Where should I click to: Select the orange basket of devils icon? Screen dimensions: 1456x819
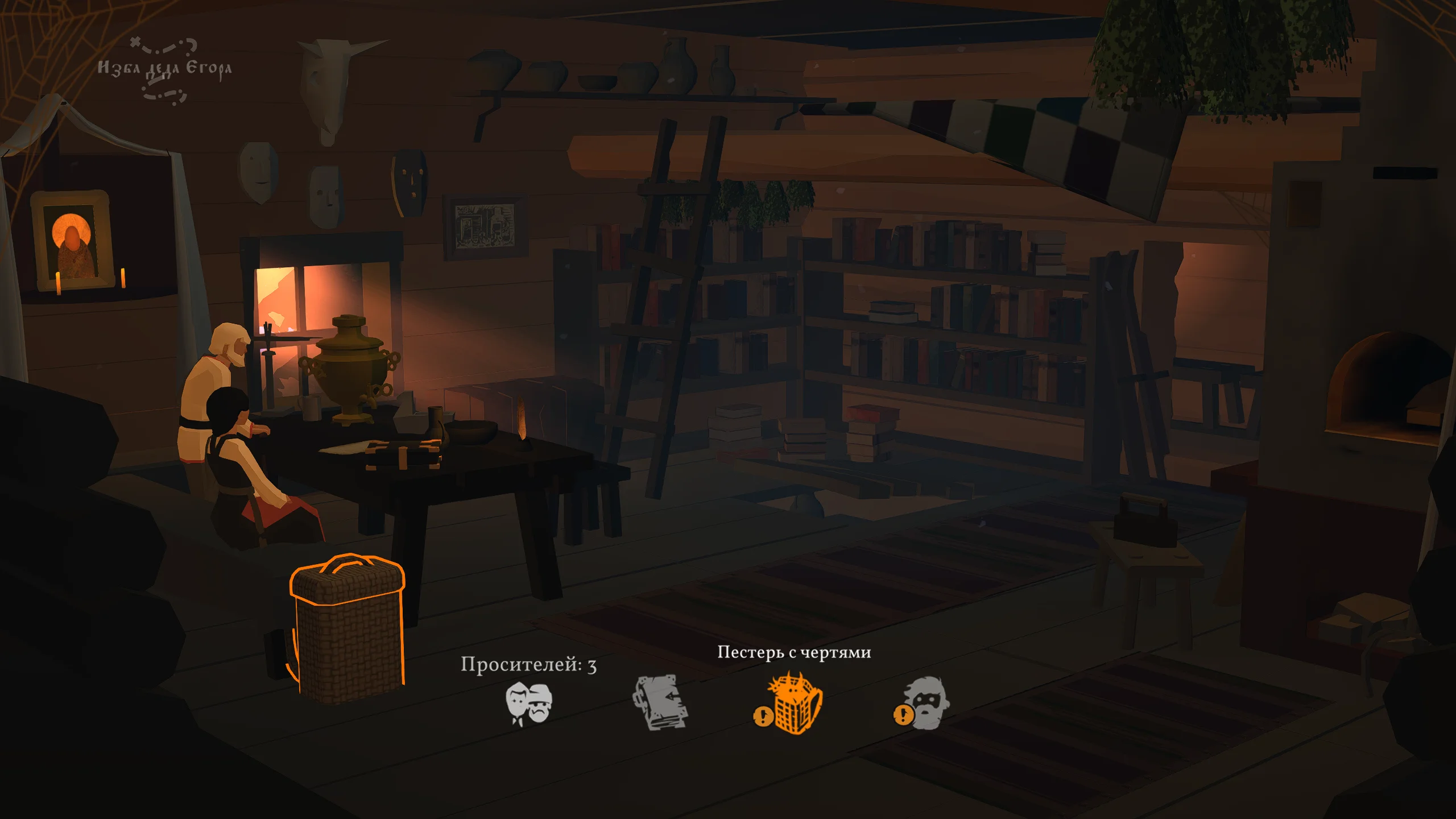click(x=794, y=703)
